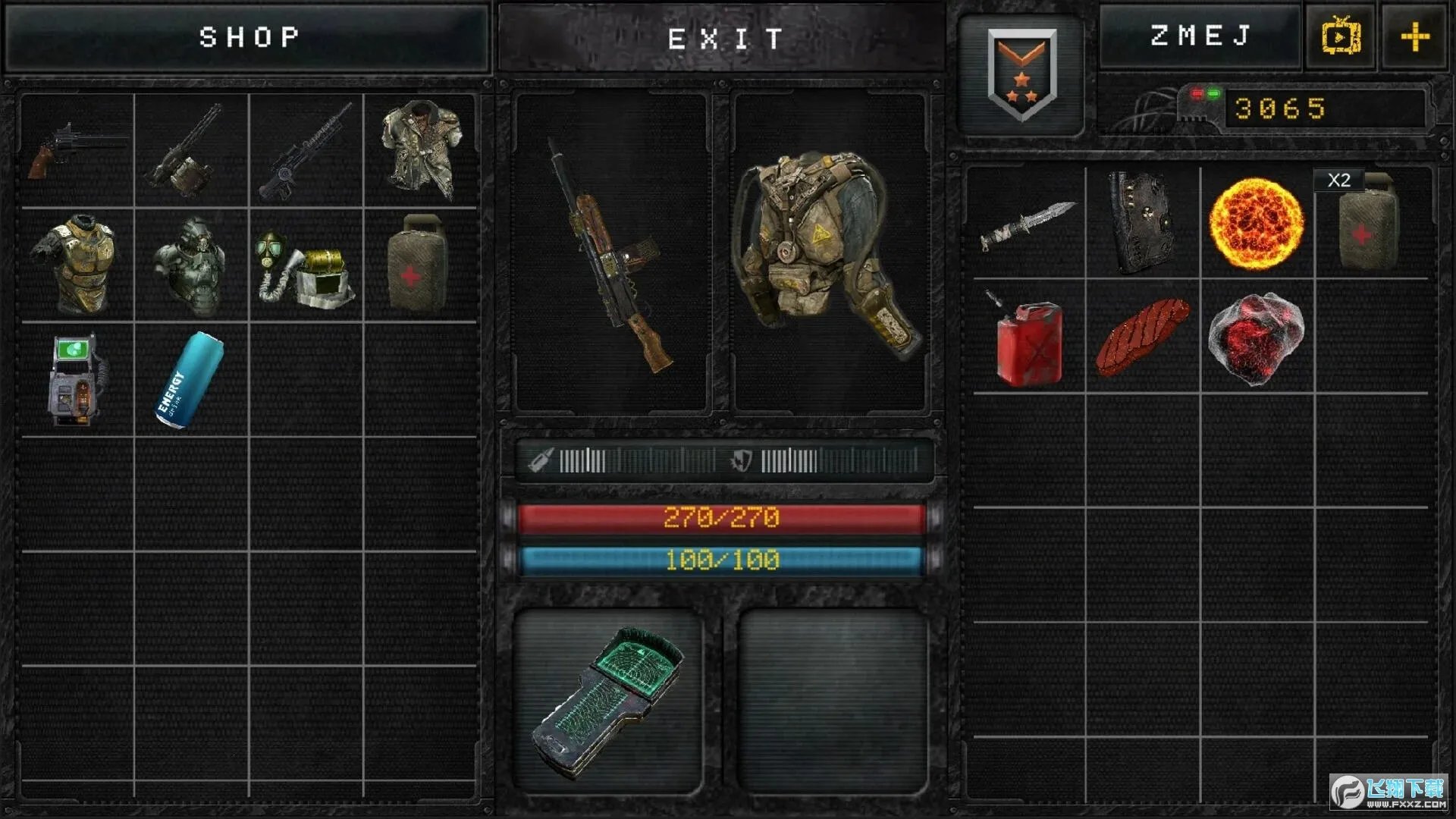Open the SHOP panel
The width and height of the screenshot is (1456, 819).
[x=248, y=38]
